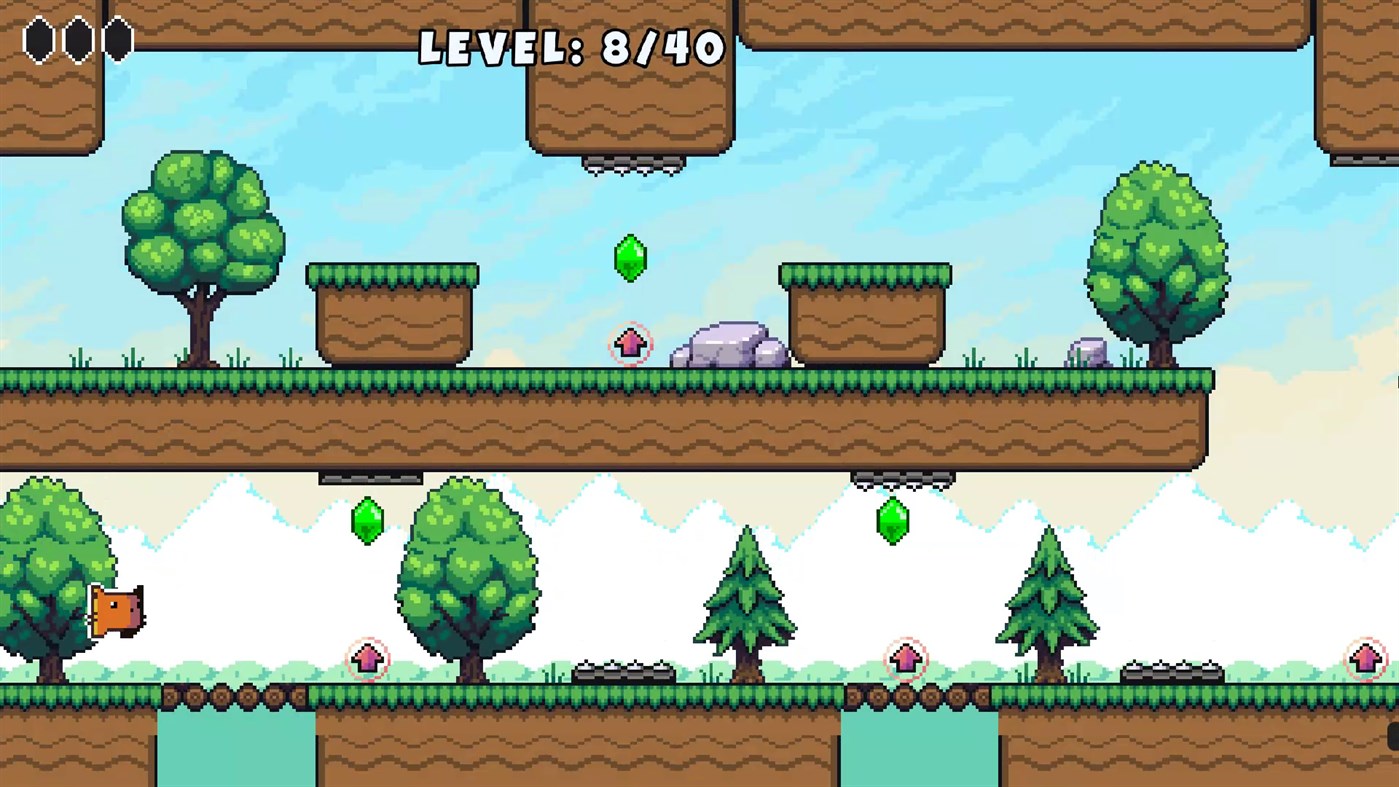Select the green gem above the rock

pos(629,257)
